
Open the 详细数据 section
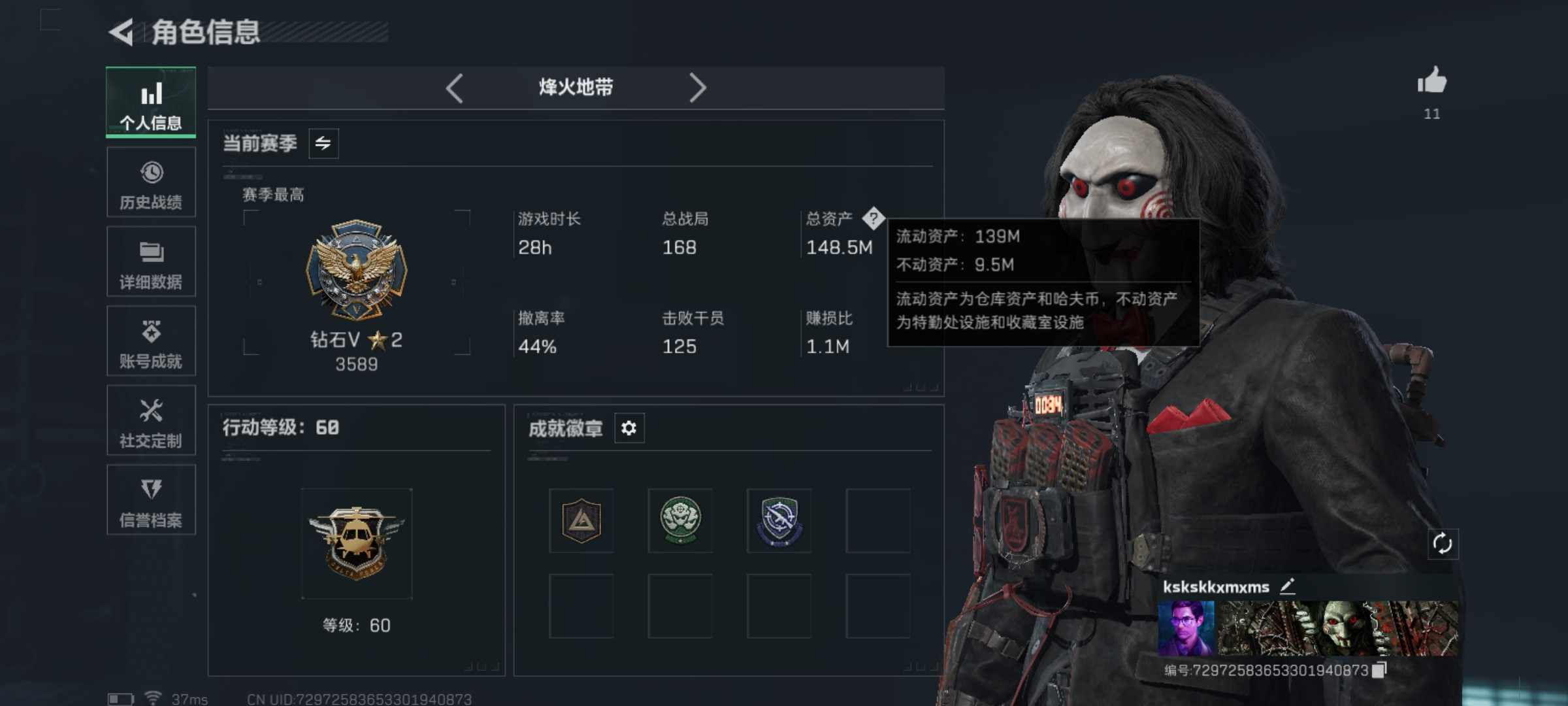point(151,261)
